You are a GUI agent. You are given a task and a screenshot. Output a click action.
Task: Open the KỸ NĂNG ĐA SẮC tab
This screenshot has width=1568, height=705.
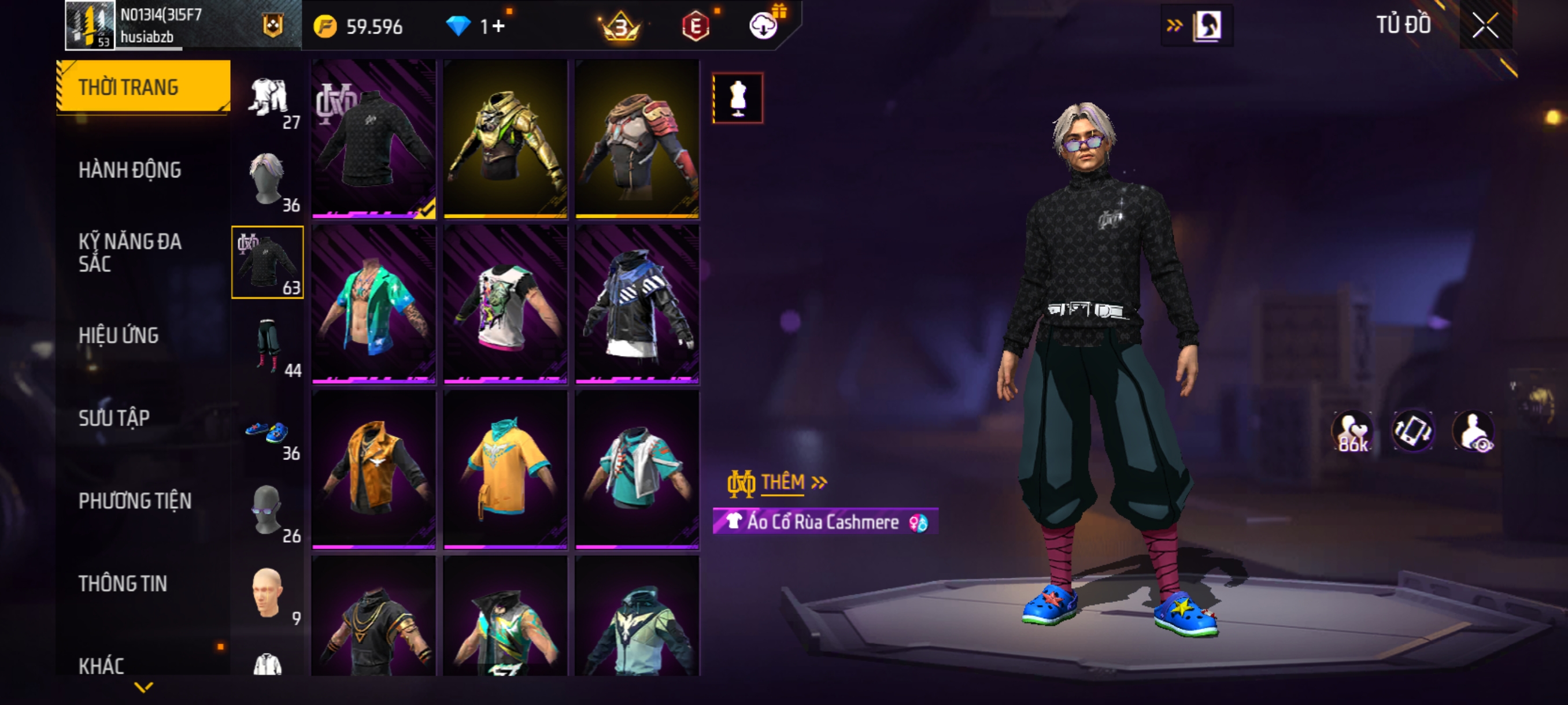[130, 253]
